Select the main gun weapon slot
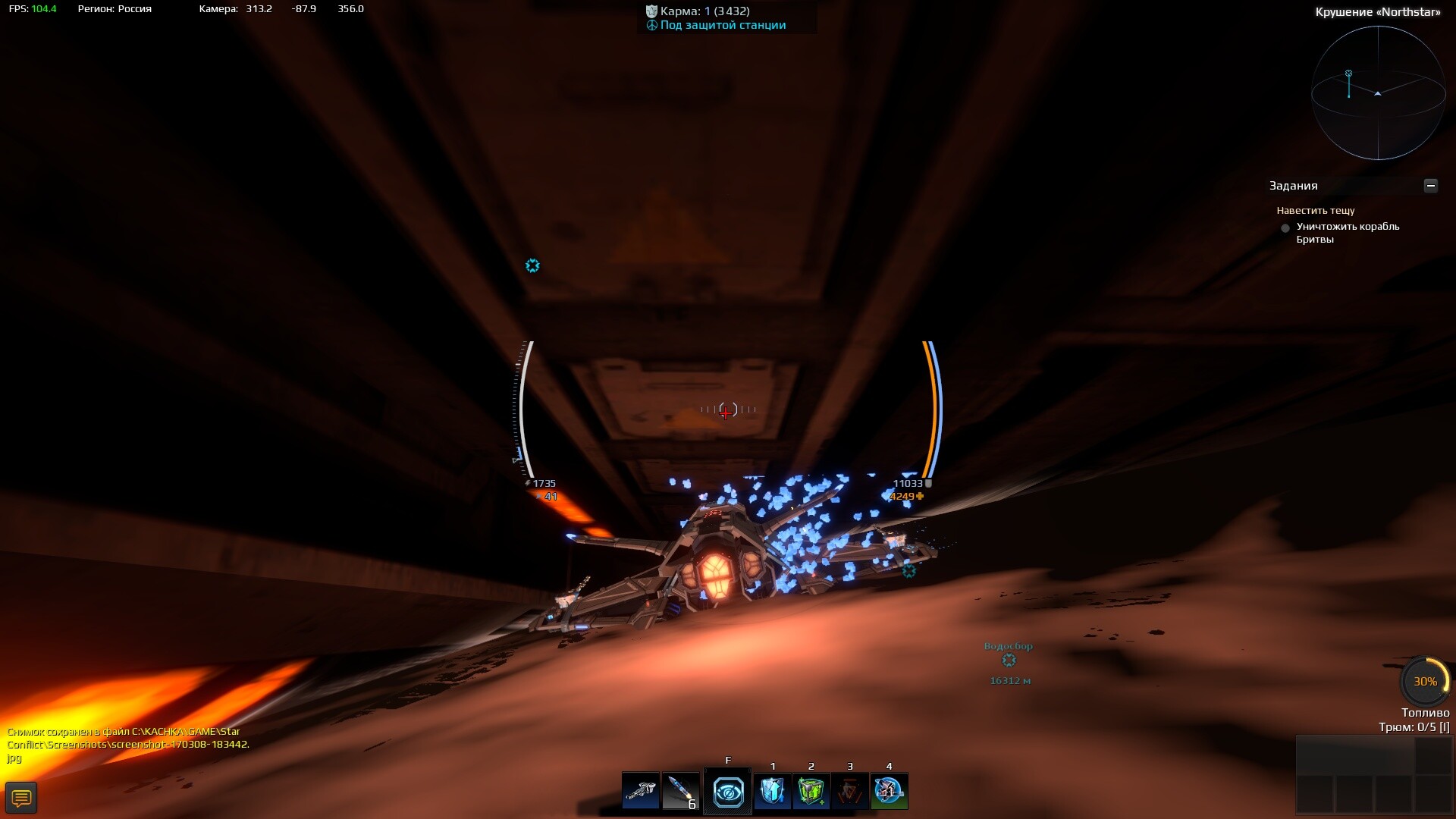This screenshot has height=819, width=1456. (x=641, y=792)
